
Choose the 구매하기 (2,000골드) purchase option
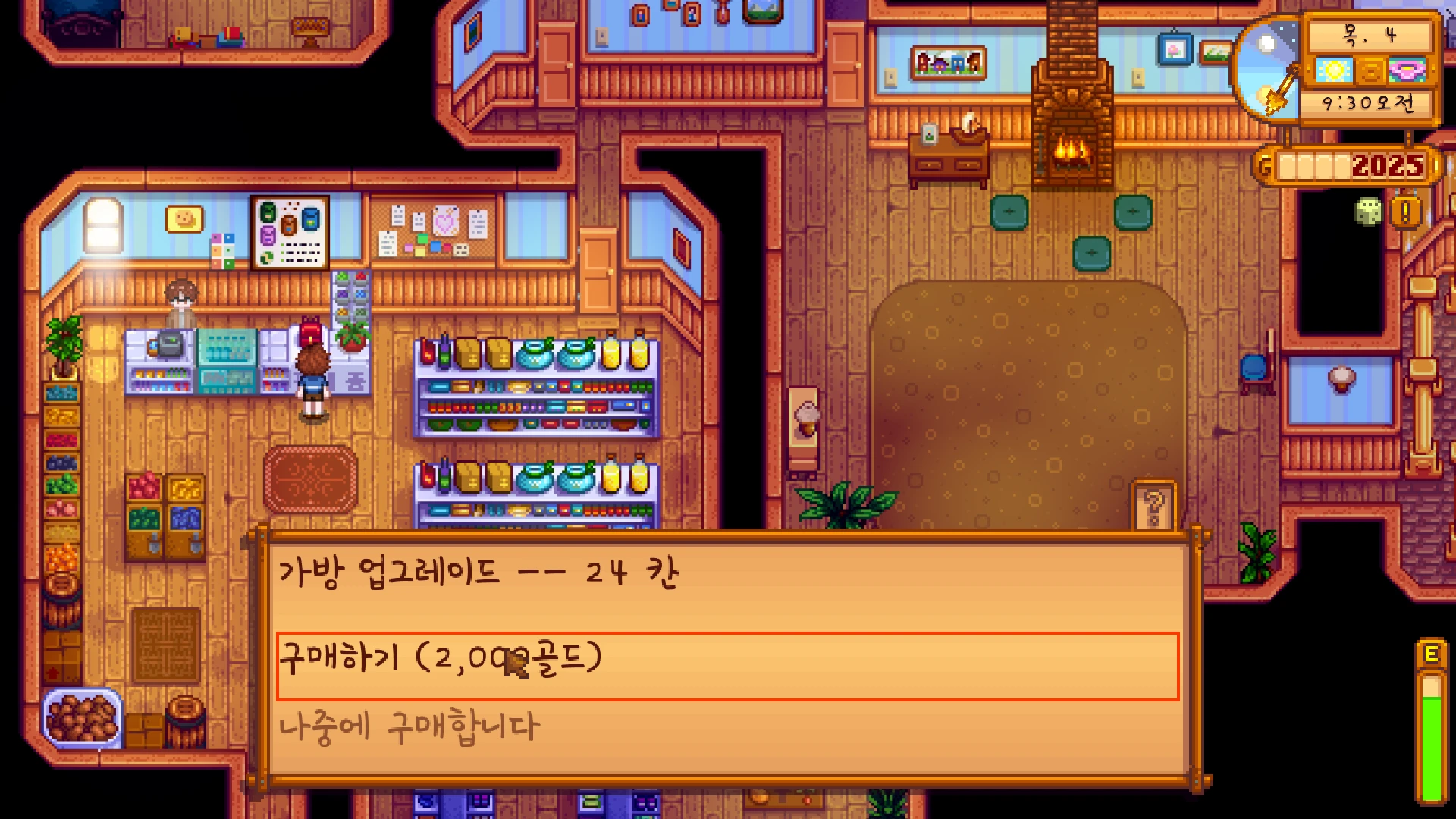point(726,665)
